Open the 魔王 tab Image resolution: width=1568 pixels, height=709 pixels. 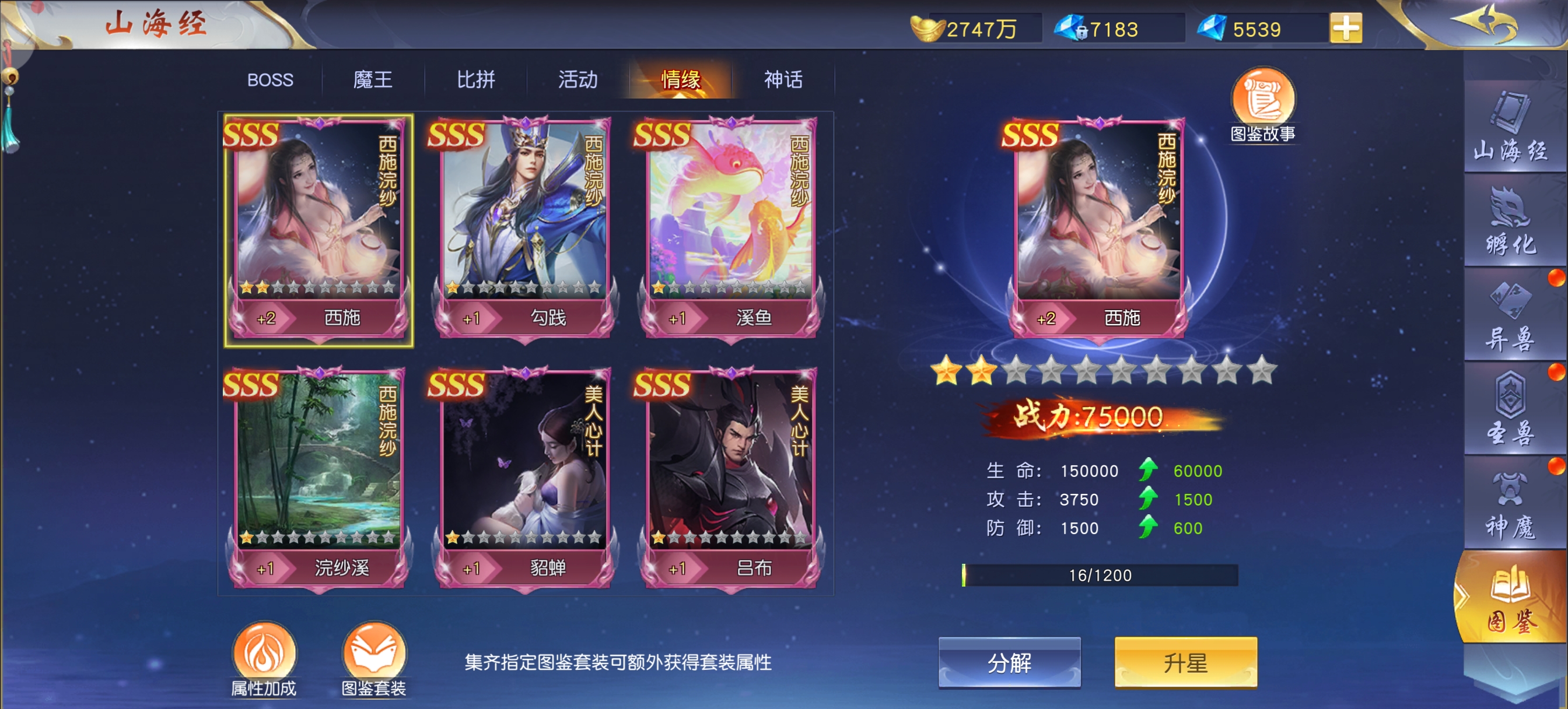click(x=373, y=80)
